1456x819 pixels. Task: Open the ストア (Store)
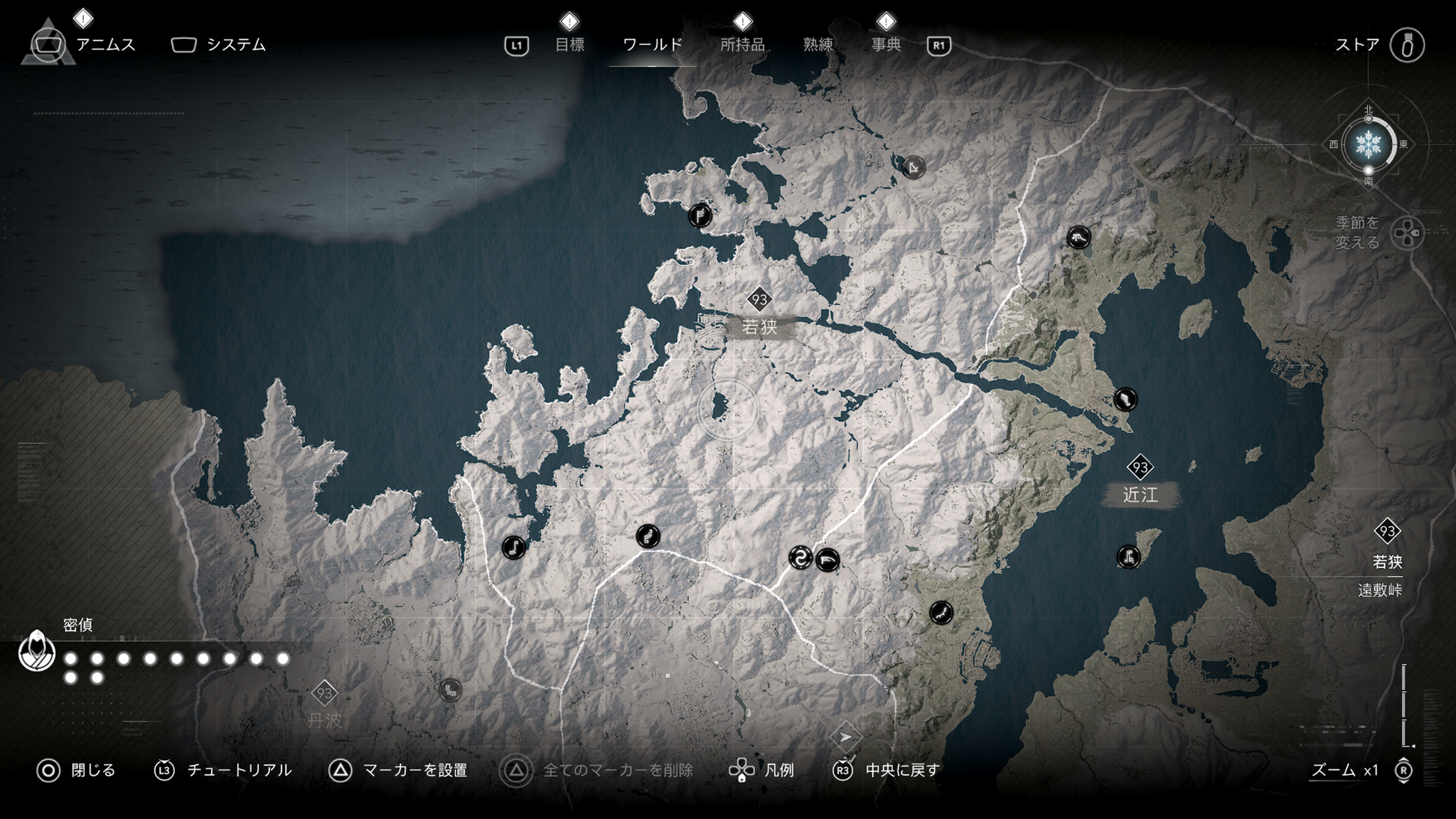pyautogui.click(x=1357, y=45)
